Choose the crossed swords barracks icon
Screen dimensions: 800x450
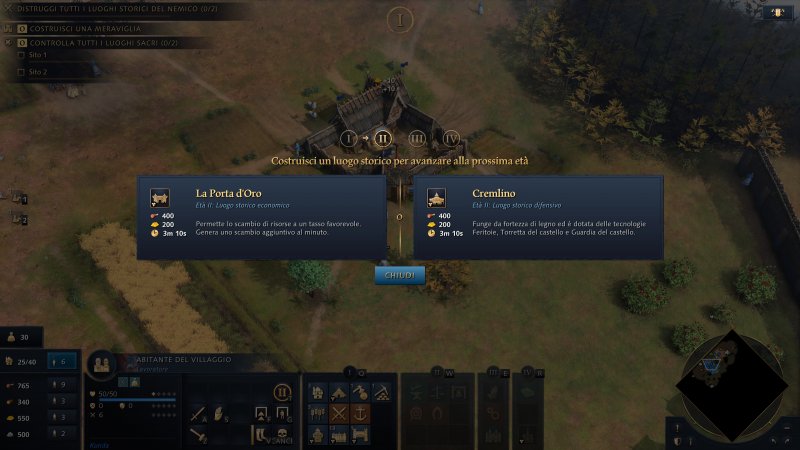pyautogui.click(x=340, y=413)
